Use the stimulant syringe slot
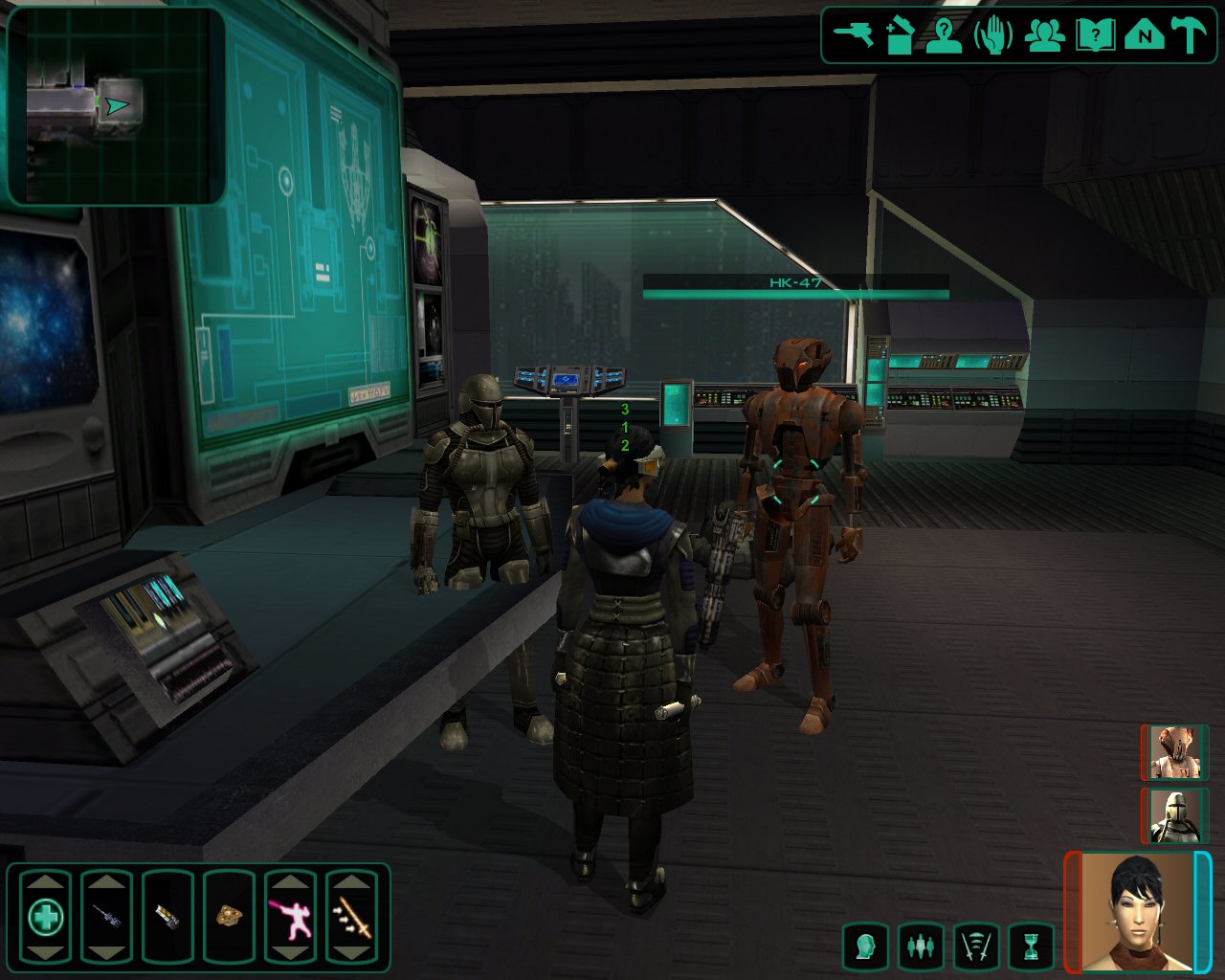 coord(106,918)
